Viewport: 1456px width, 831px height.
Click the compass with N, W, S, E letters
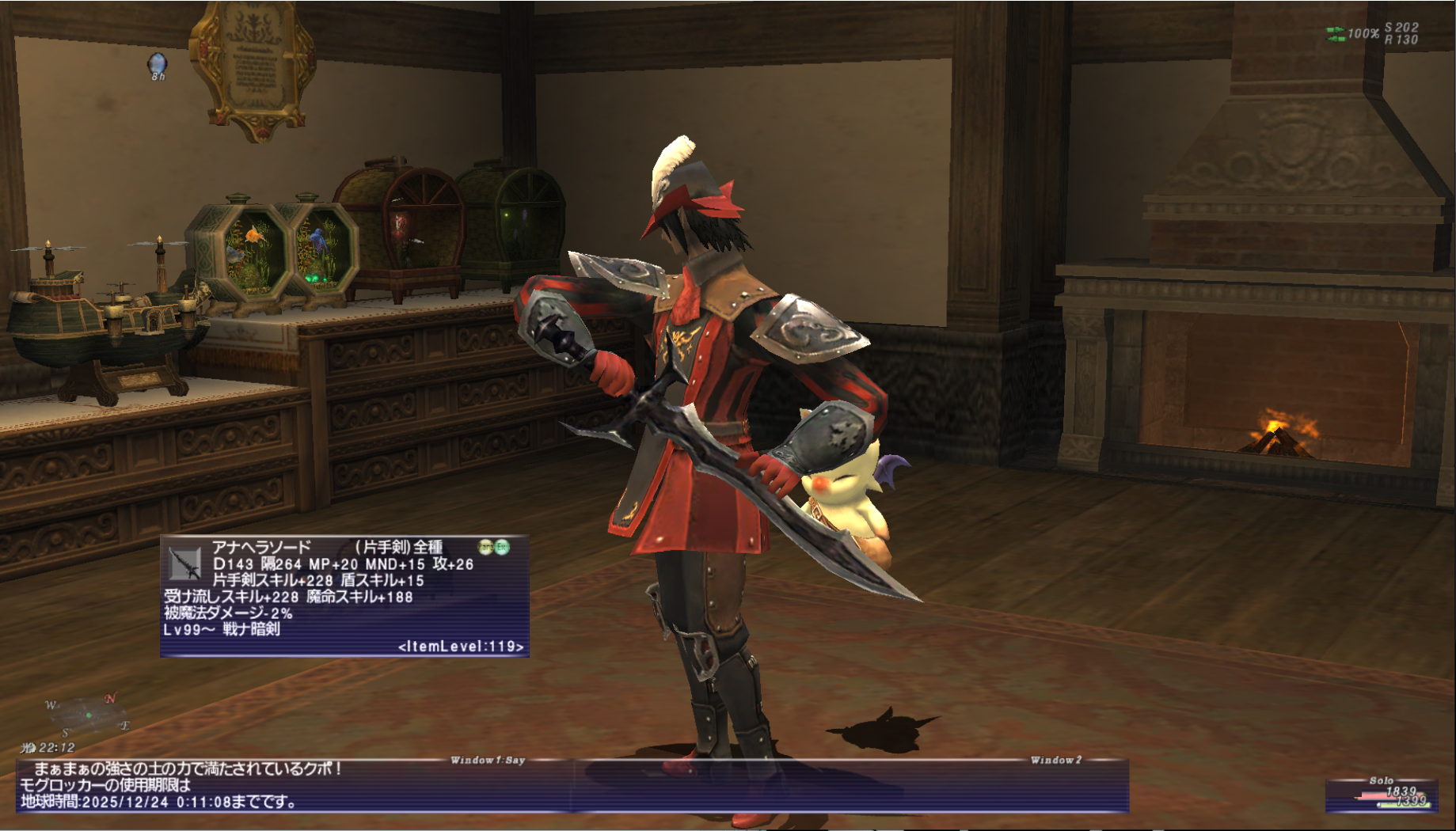[87, 715]
